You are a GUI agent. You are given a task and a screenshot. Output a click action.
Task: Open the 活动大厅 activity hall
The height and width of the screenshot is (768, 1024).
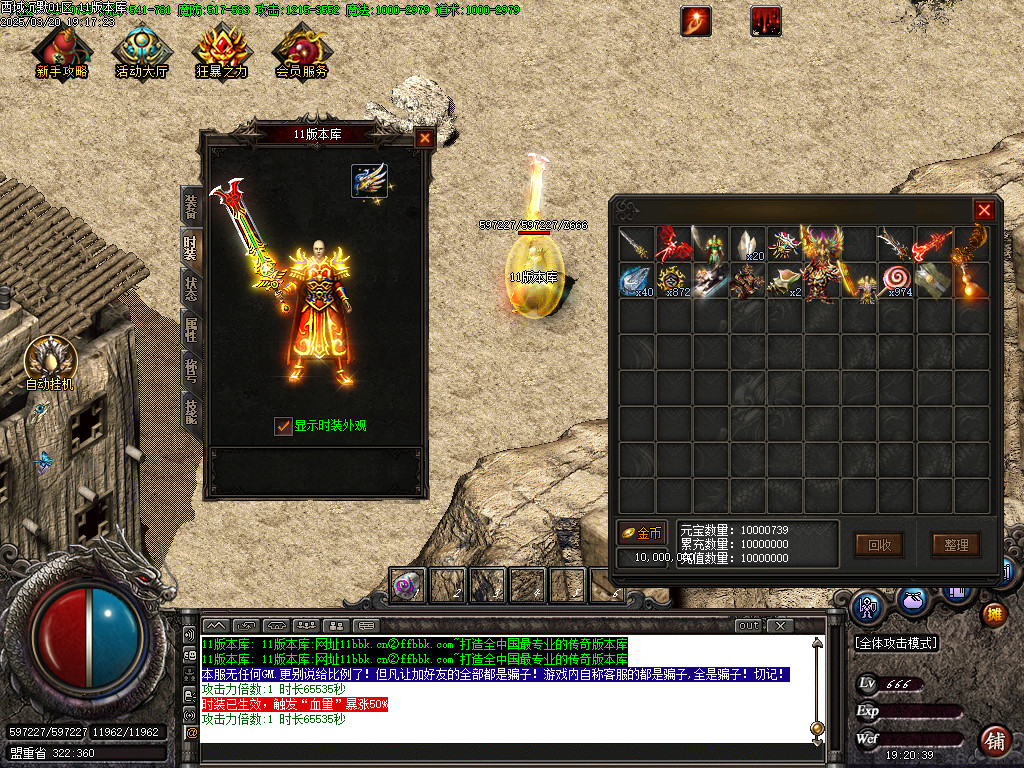[x=142, y=50]
